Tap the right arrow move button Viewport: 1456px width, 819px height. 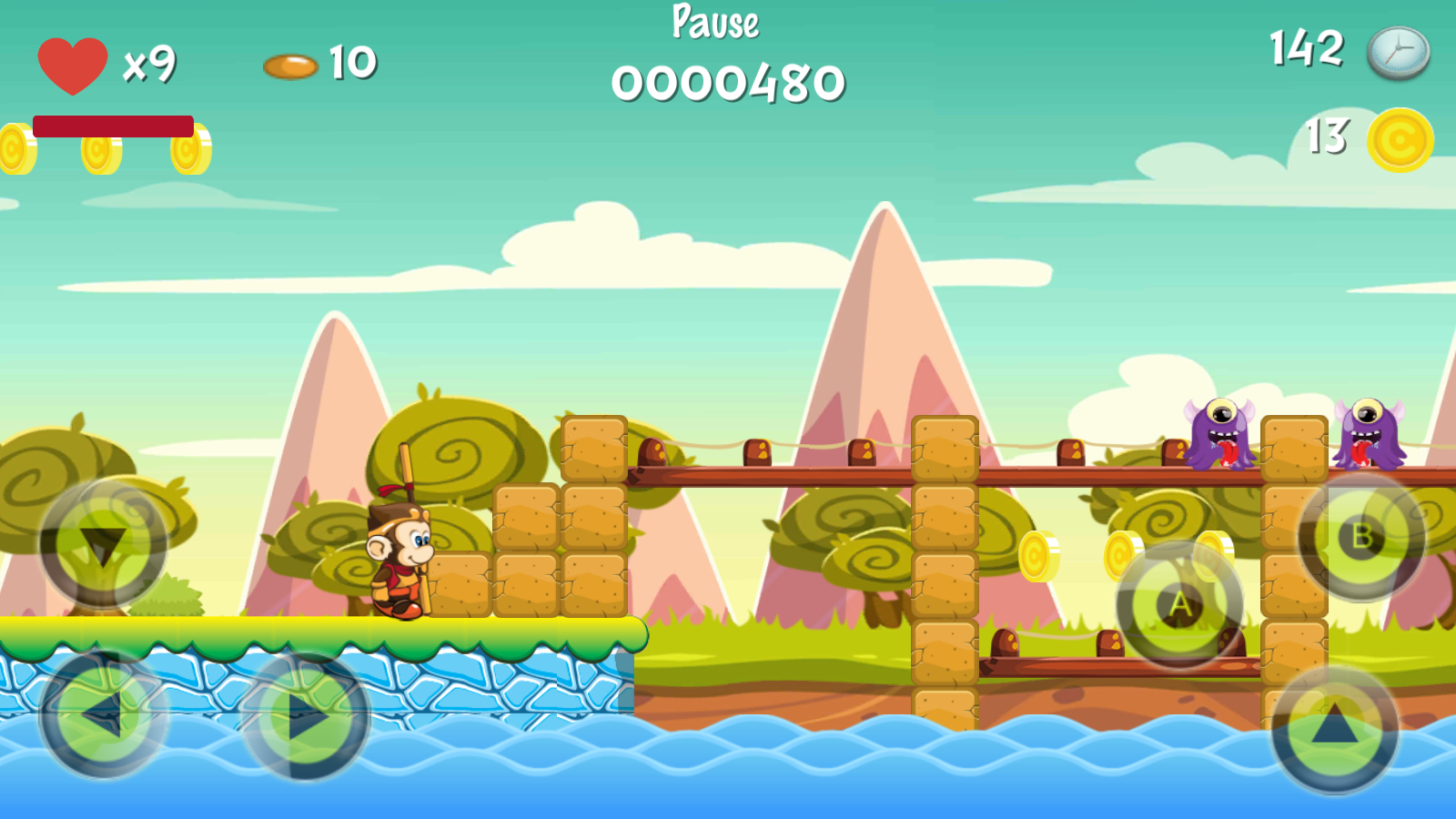pos(306,717)
